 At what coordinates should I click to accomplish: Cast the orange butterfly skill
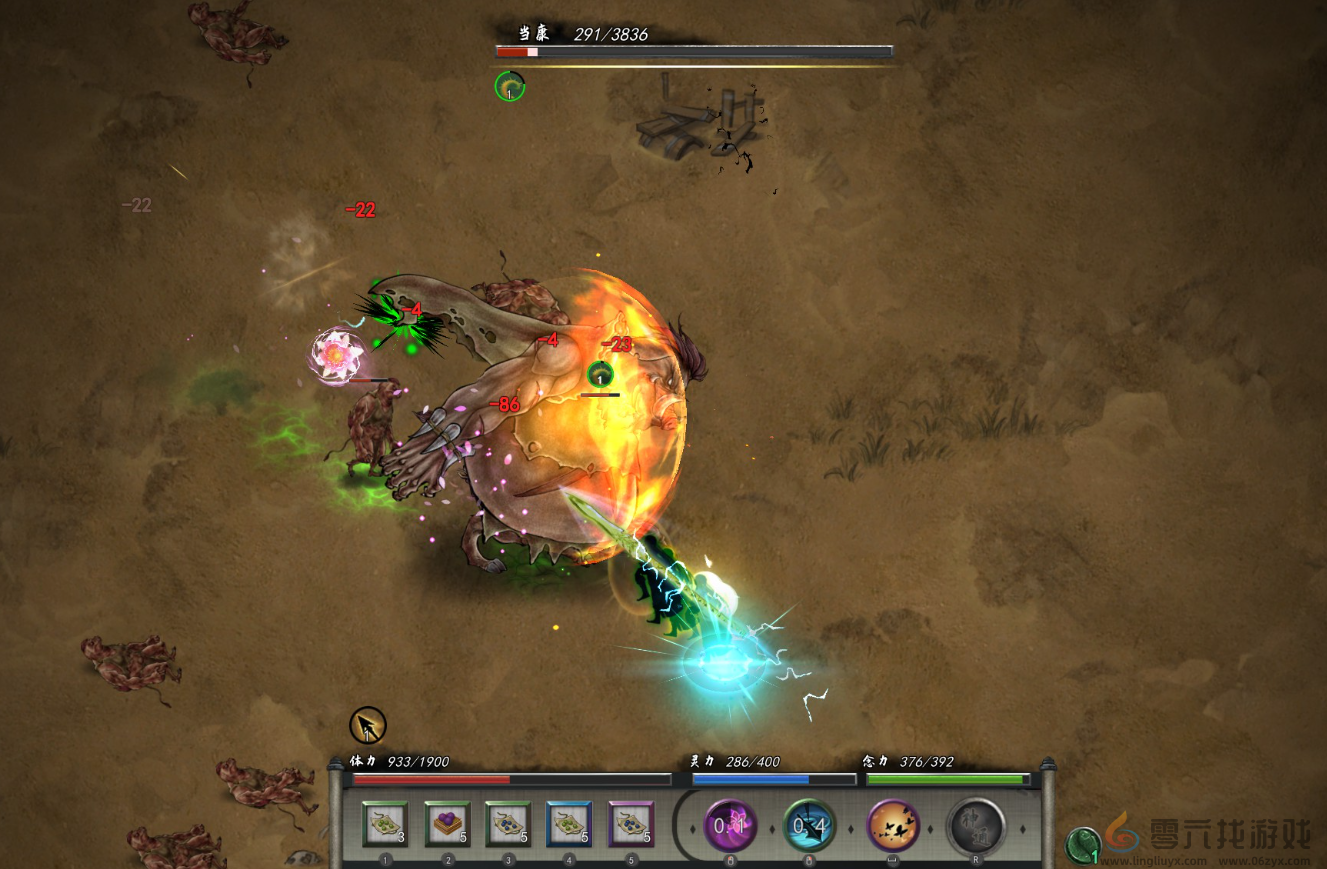tap(893, 826)
